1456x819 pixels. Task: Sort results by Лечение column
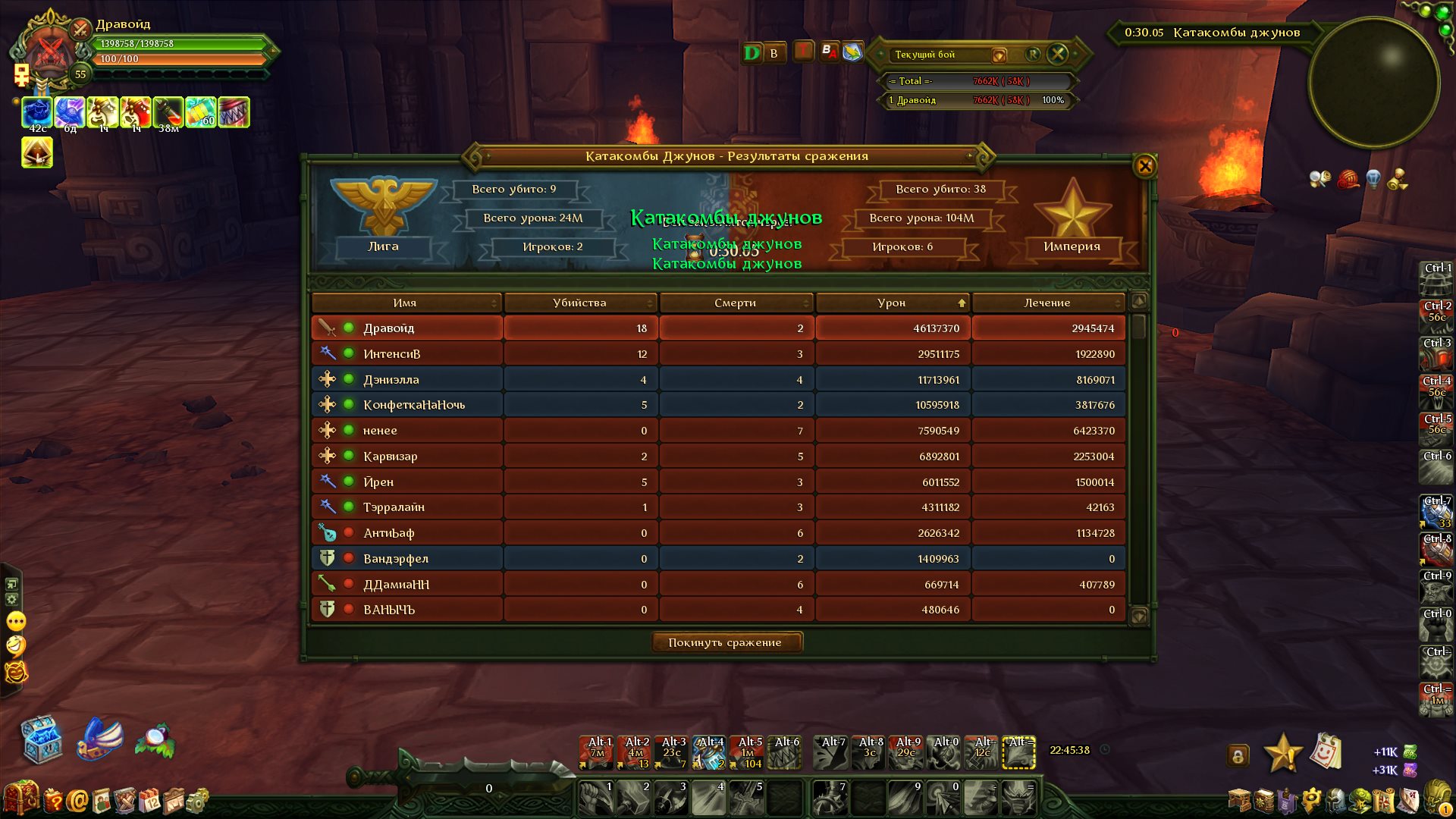(x=1047, y=303)
